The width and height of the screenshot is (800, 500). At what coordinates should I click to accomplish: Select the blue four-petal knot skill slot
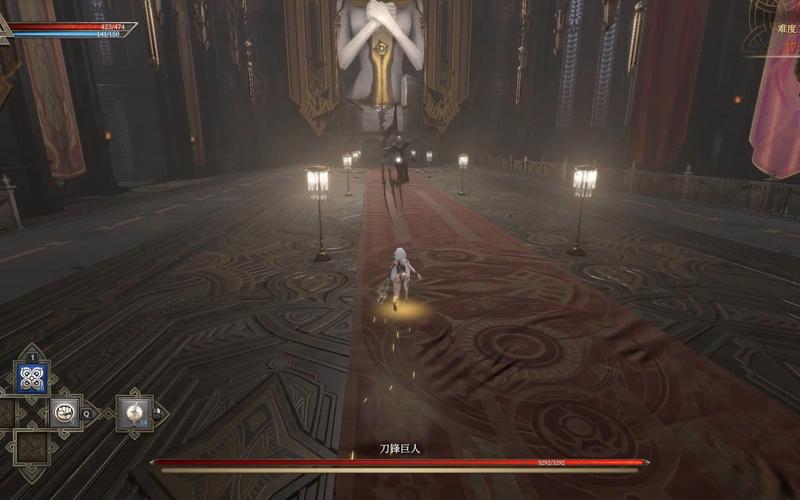pos(32,378)
